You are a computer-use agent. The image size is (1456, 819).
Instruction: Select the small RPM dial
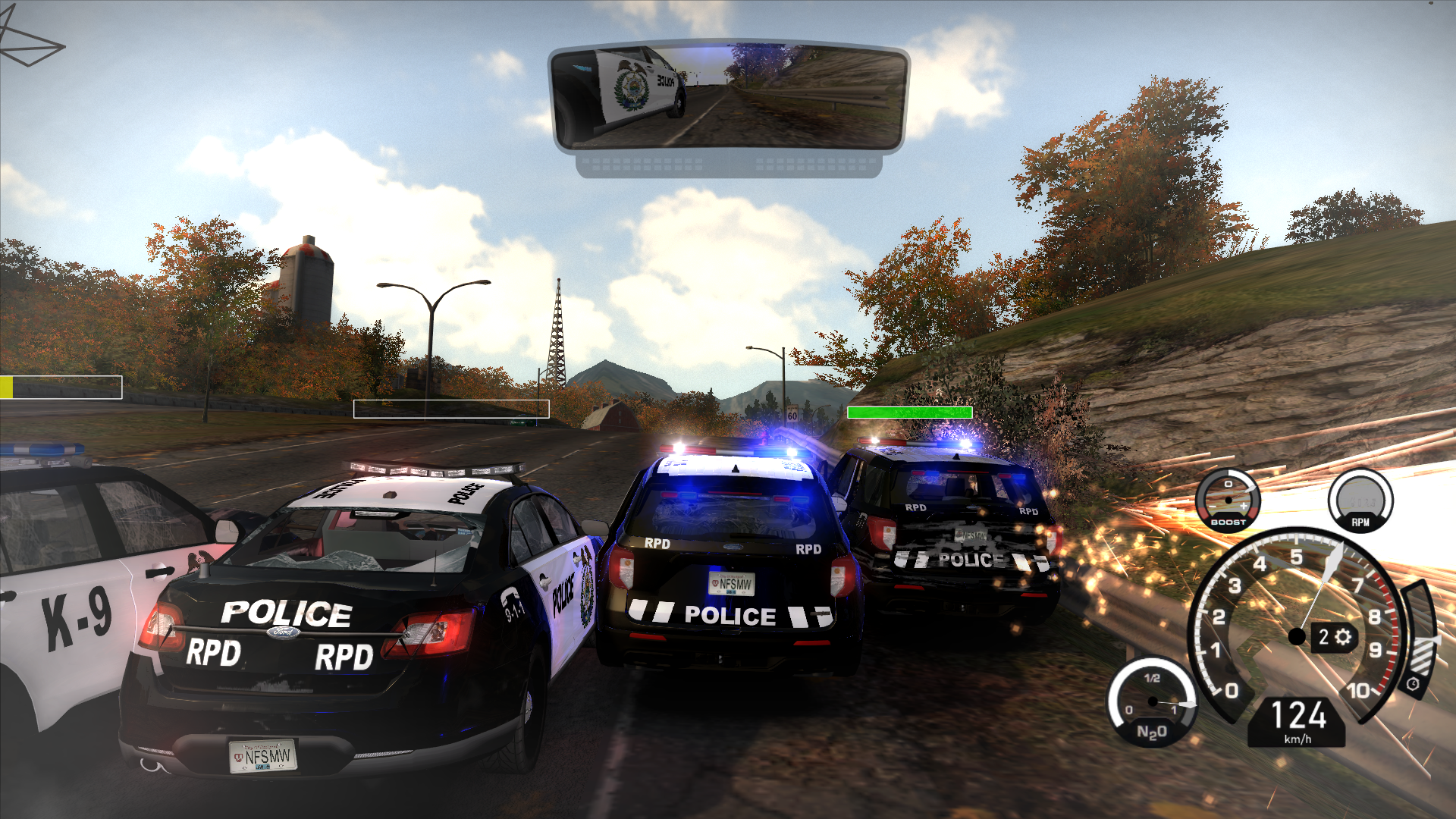(1360, 500)
